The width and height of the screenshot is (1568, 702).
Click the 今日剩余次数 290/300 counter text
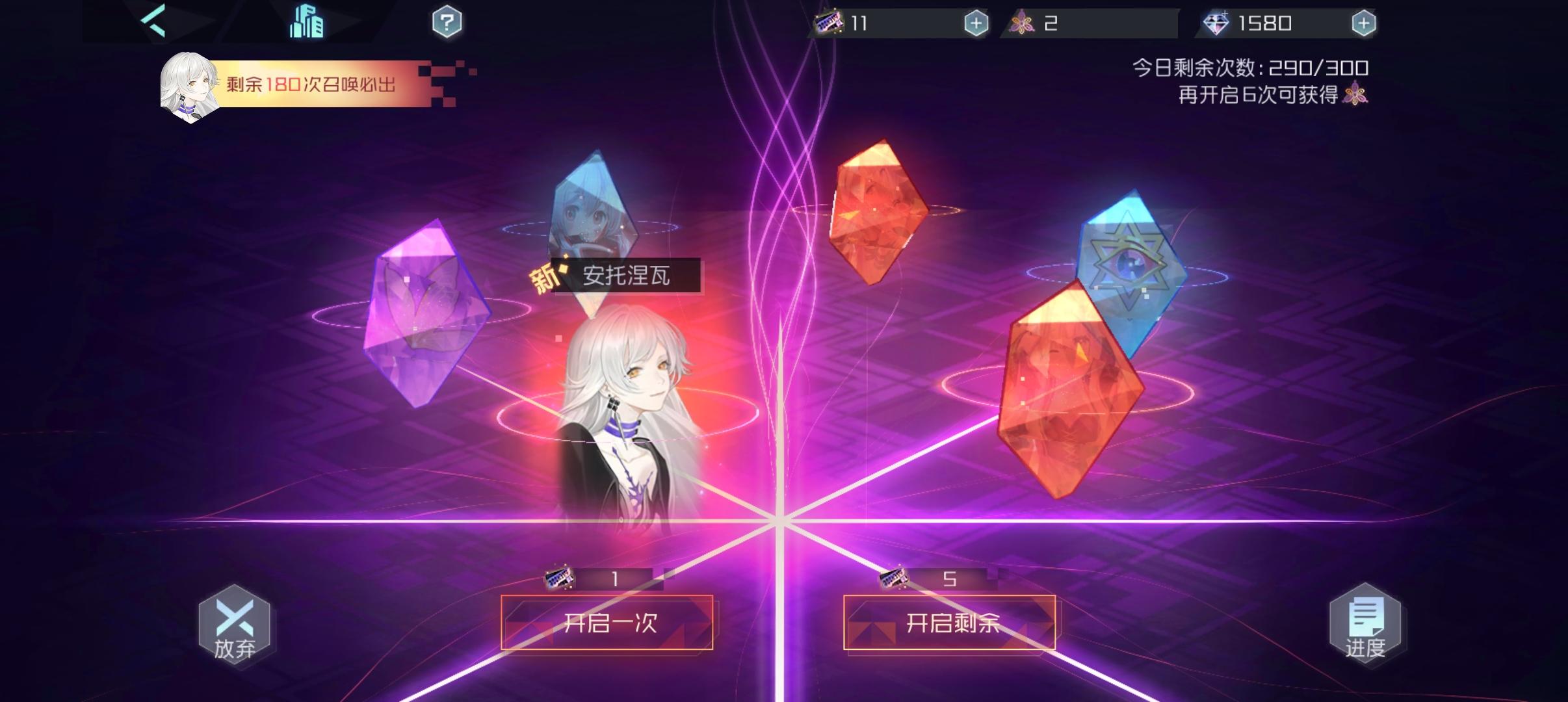[1251, 67]
